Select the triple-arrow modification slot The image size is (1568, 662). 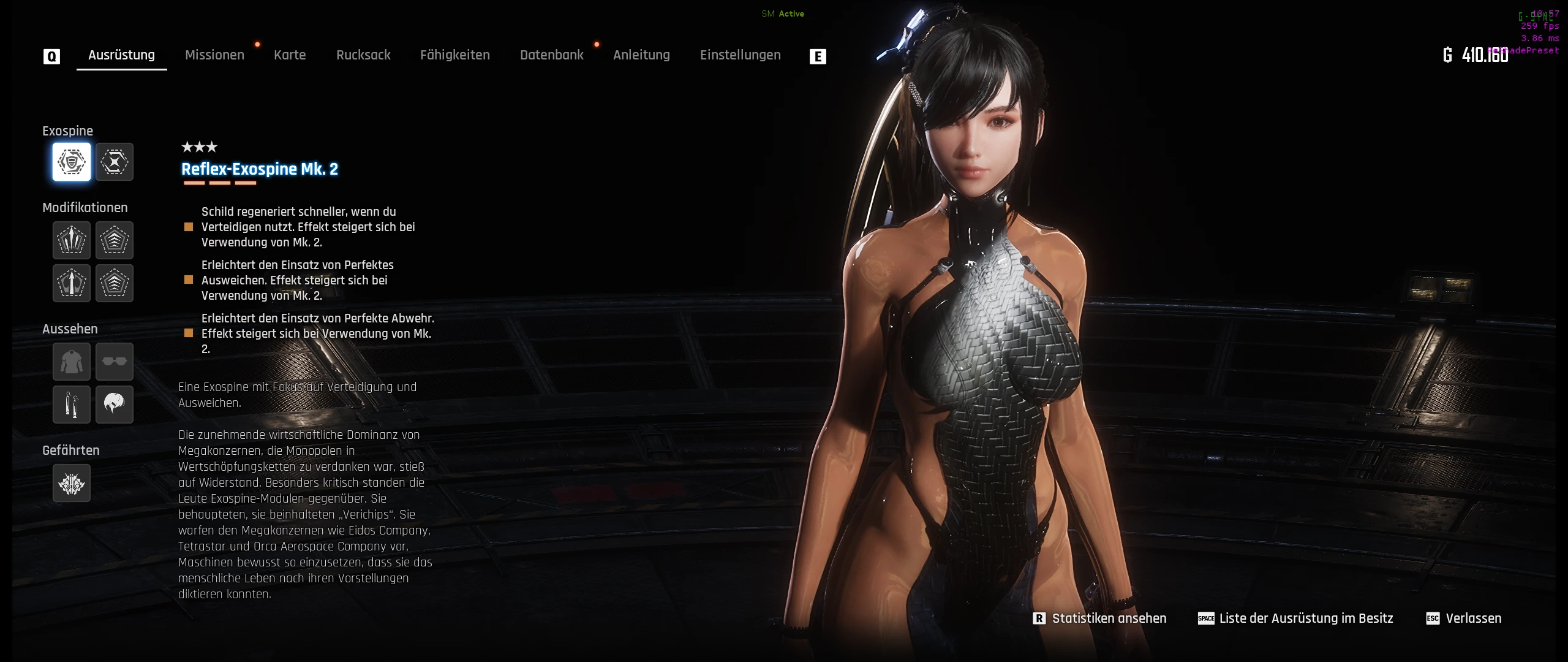tap(72, 240)
